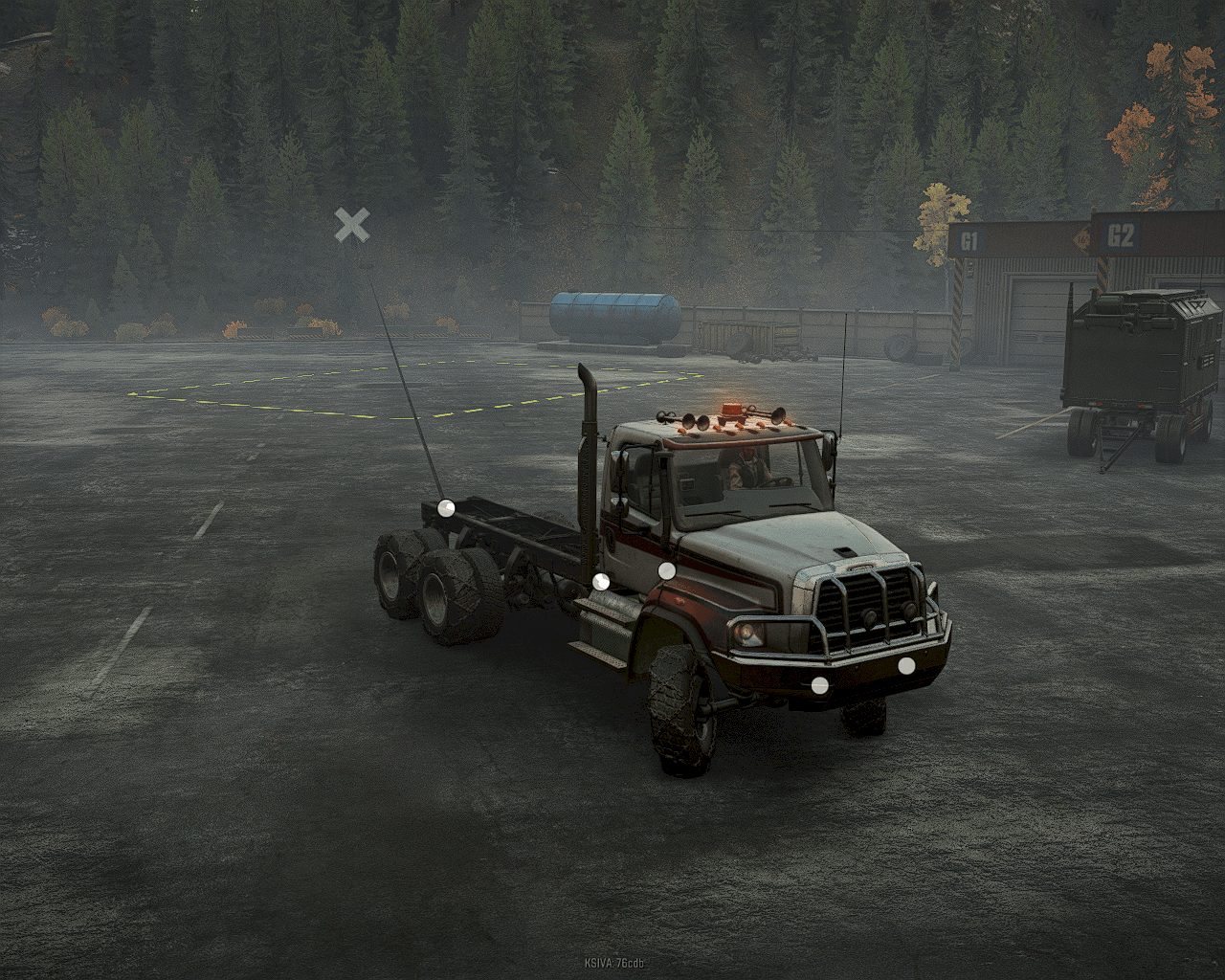Pick the winch point under the truck's headlight
This screenshot has width=1225, height=980.
(x=819, y=684)
